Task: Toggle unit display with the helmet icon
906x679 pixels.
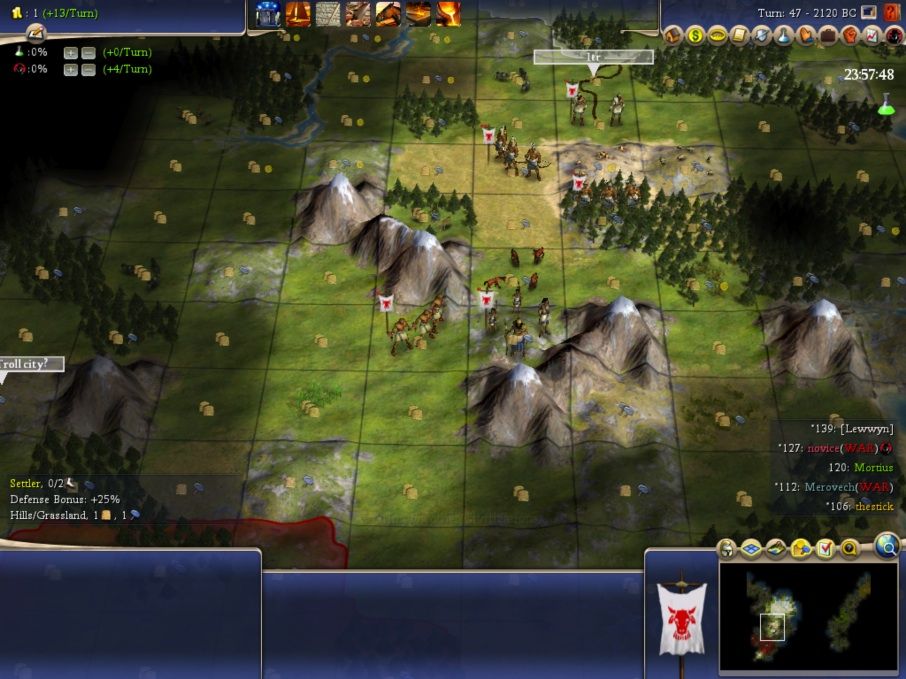Action: click(727, 549)
